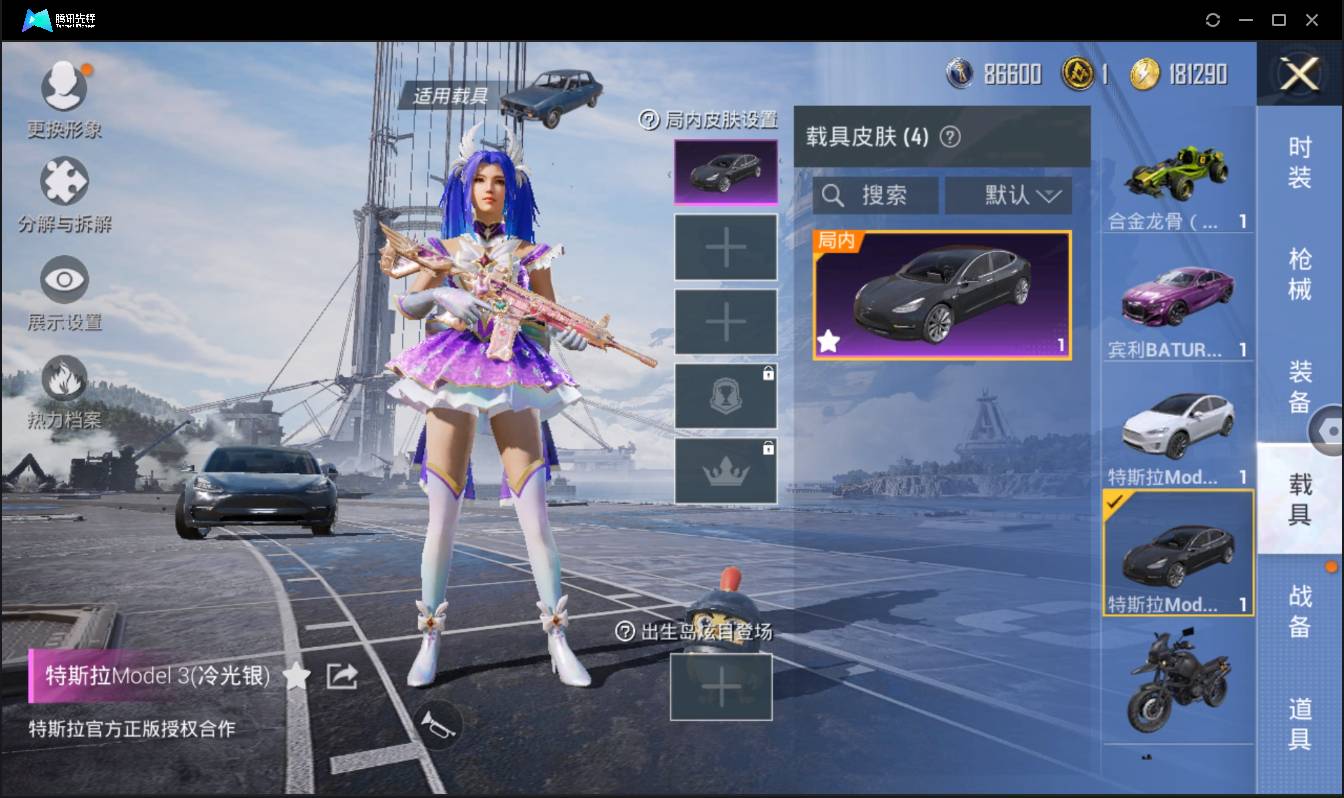Choose the black motorcycle vehicle
The height and width of the screenshot is (798, 1344).
pos(1177,680)
